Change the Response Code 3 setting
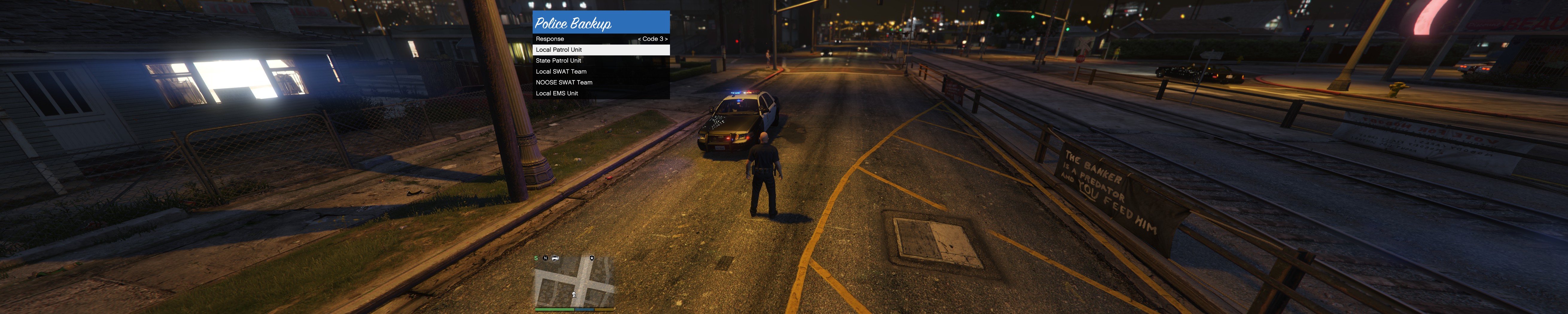This screenshot has width=1568, height=314. click(x=653, y=39)
